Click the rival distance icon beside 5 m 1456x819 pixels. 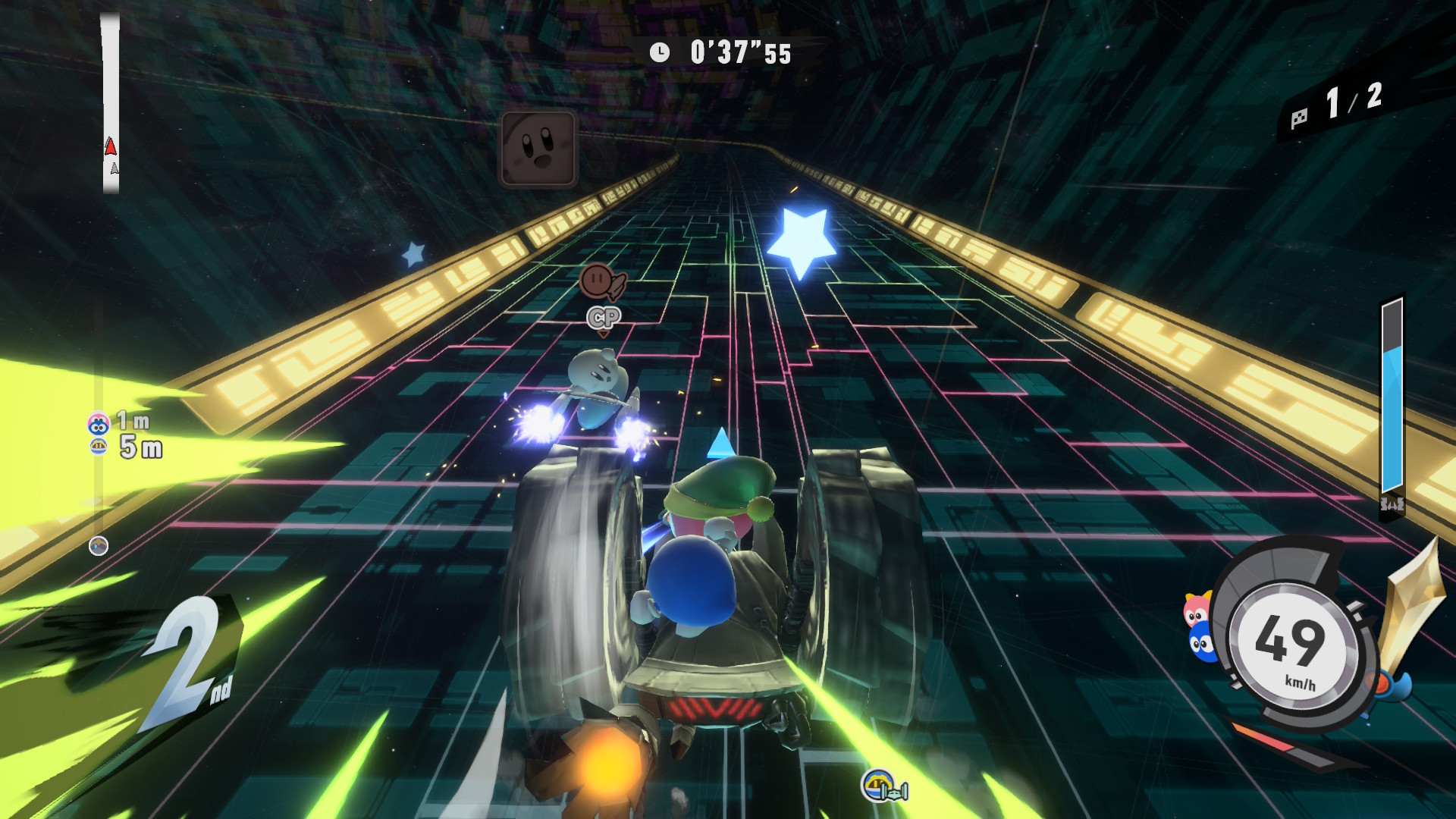[99, 447]
